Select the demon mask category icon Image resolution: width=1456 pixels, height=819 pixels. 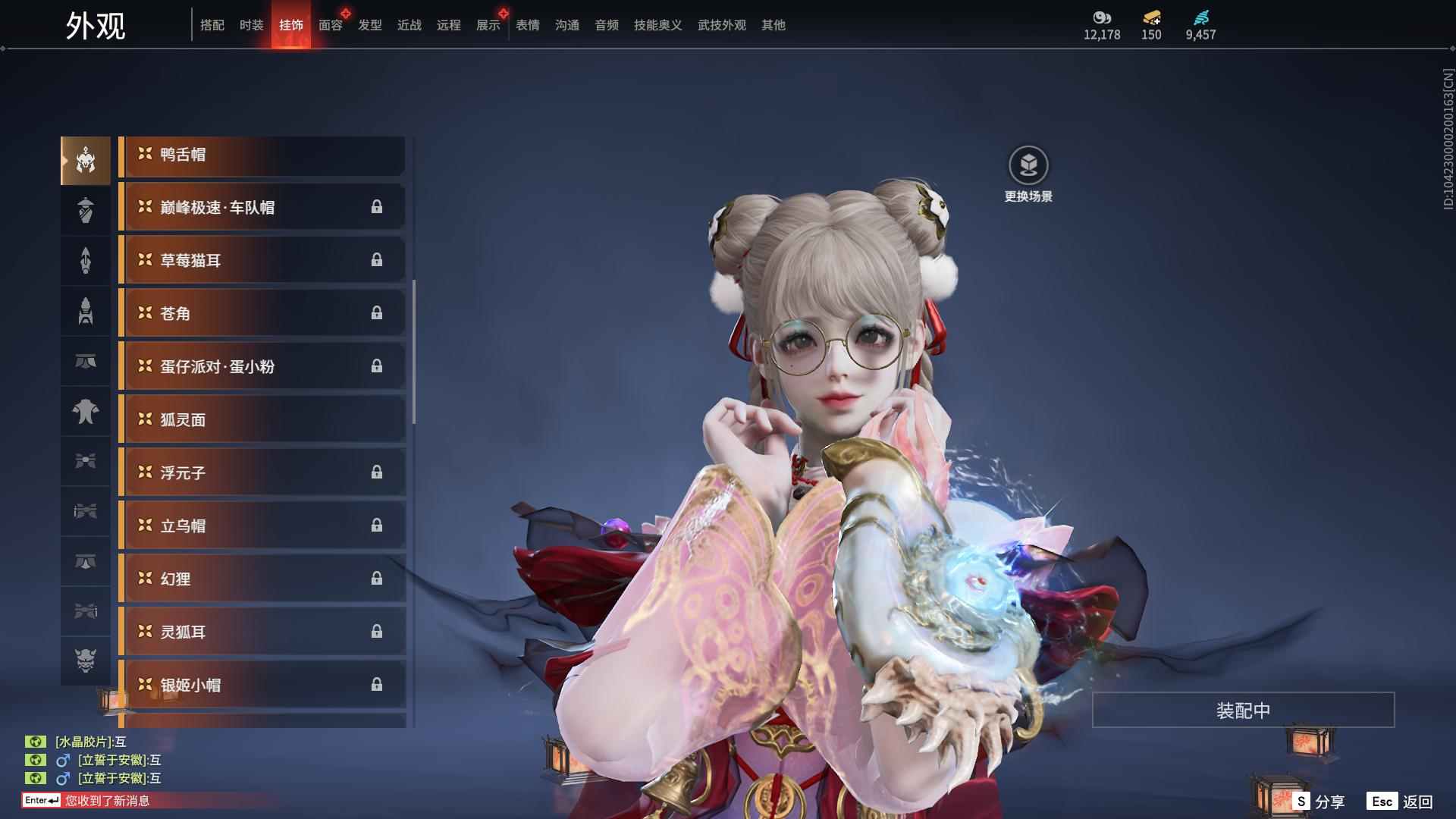click(x=86, y=661)
